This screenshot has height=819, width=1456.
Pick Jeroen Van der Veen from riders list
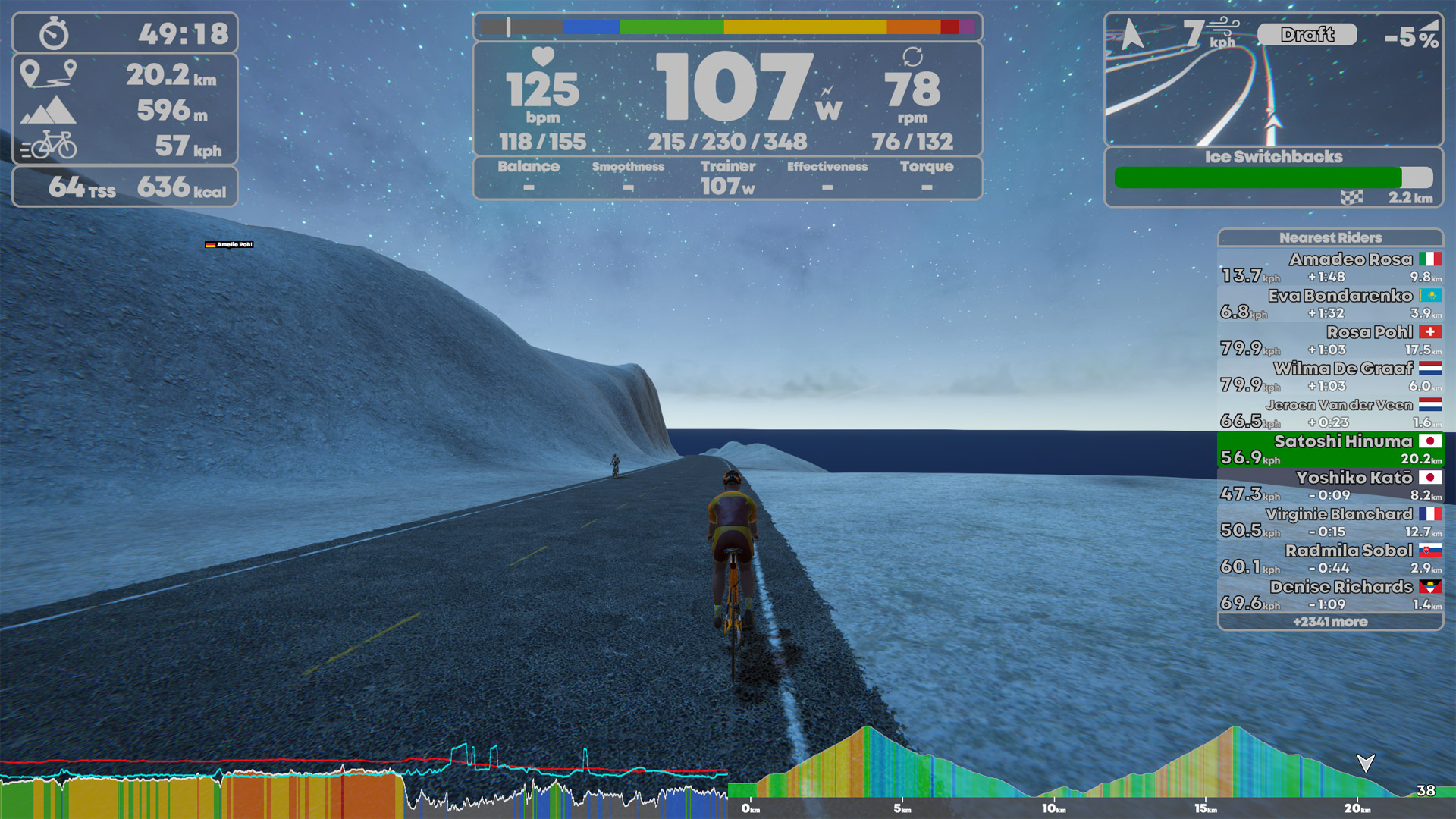[1330, 413]
